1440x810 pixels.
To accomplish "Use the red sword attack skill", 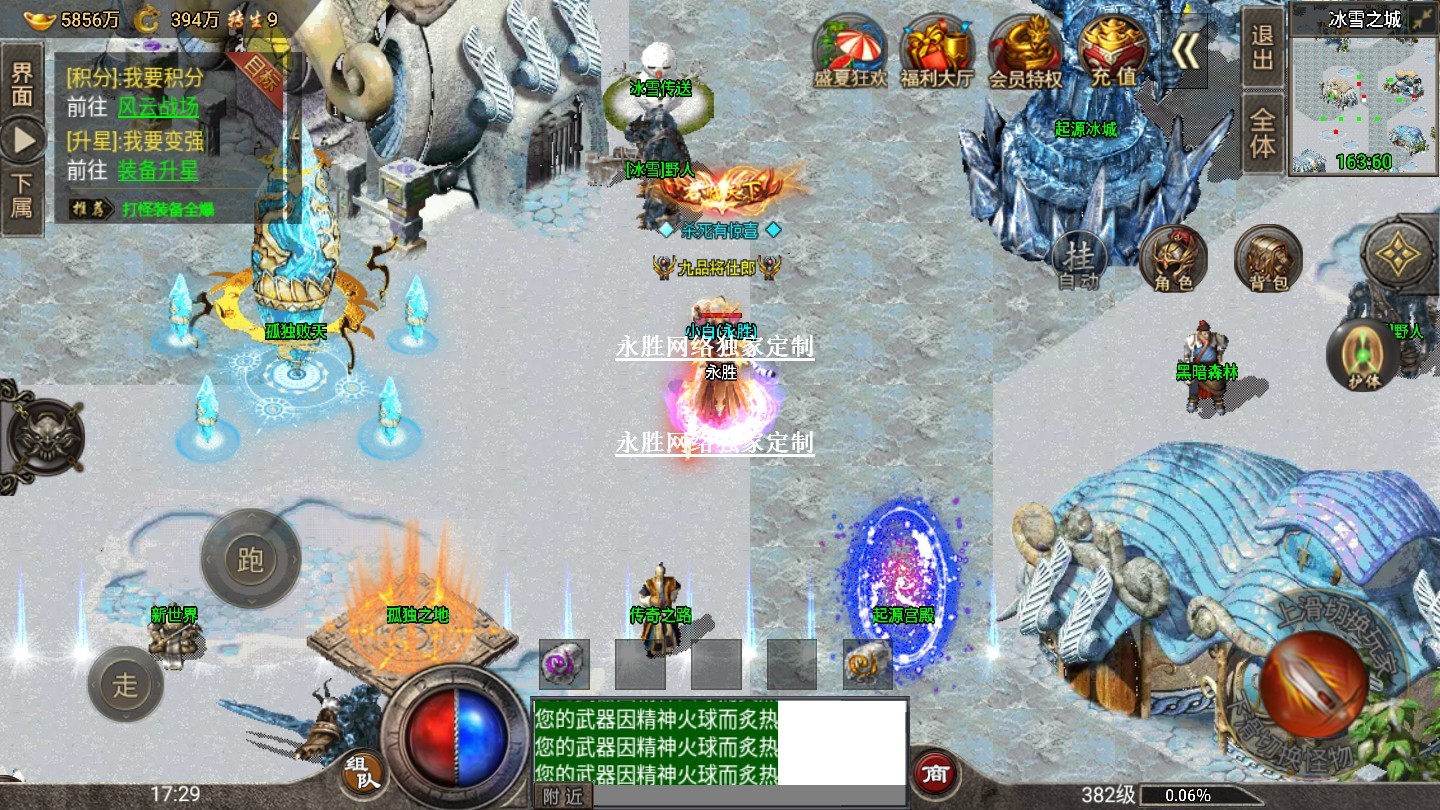I will 1312,684.
